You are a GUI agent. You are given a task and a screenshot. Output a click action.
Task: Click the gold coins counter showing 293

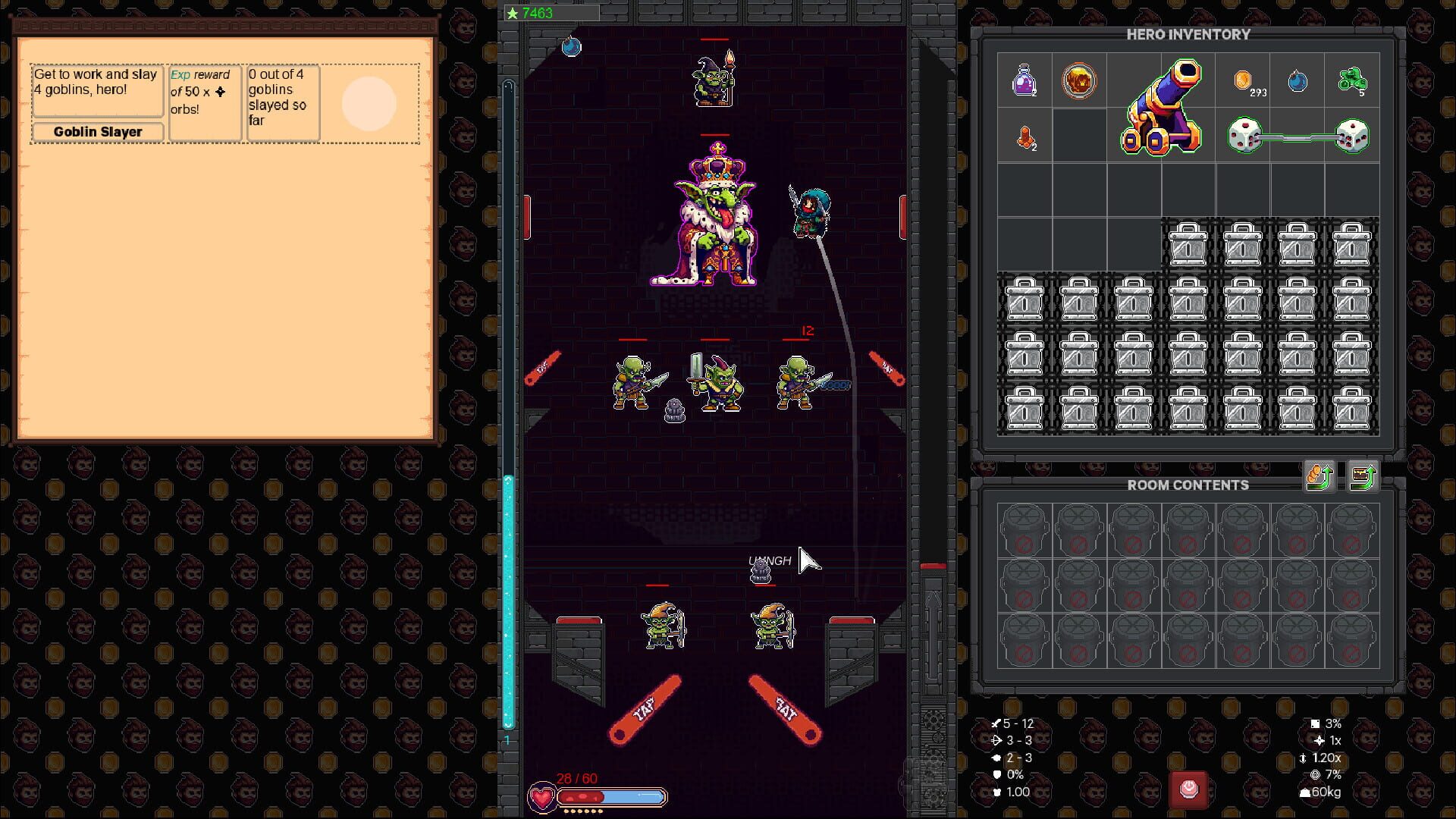(1243, 81)
